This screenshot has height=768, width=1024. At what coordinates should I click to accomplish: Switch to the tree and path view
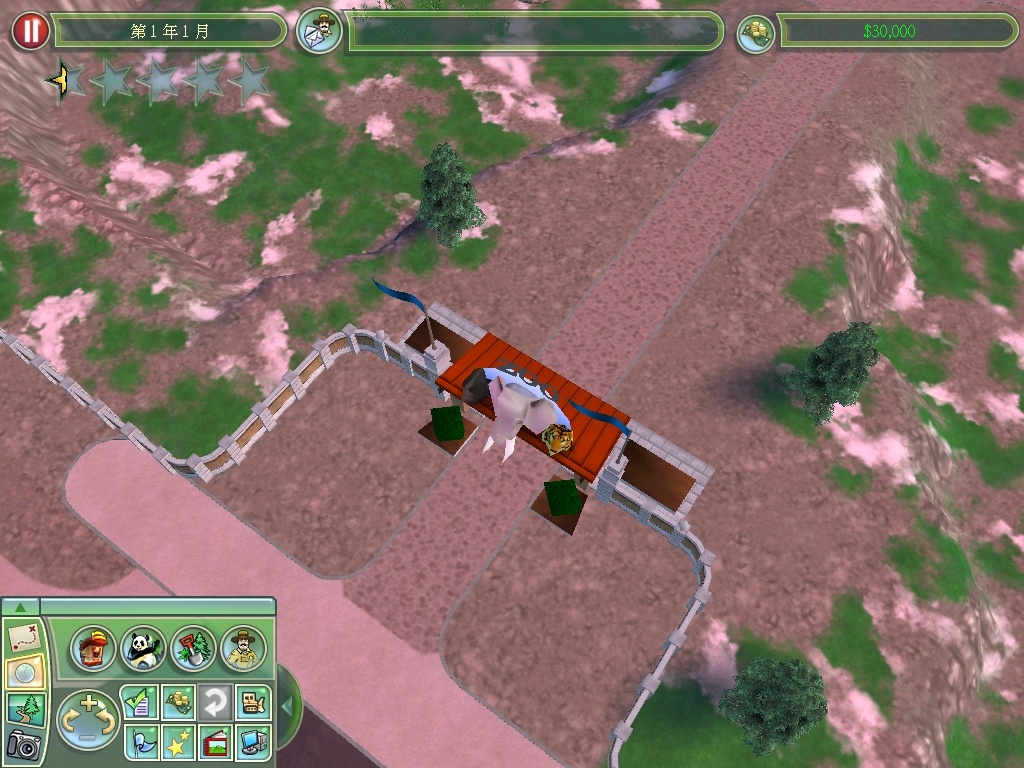click(24, 708)
